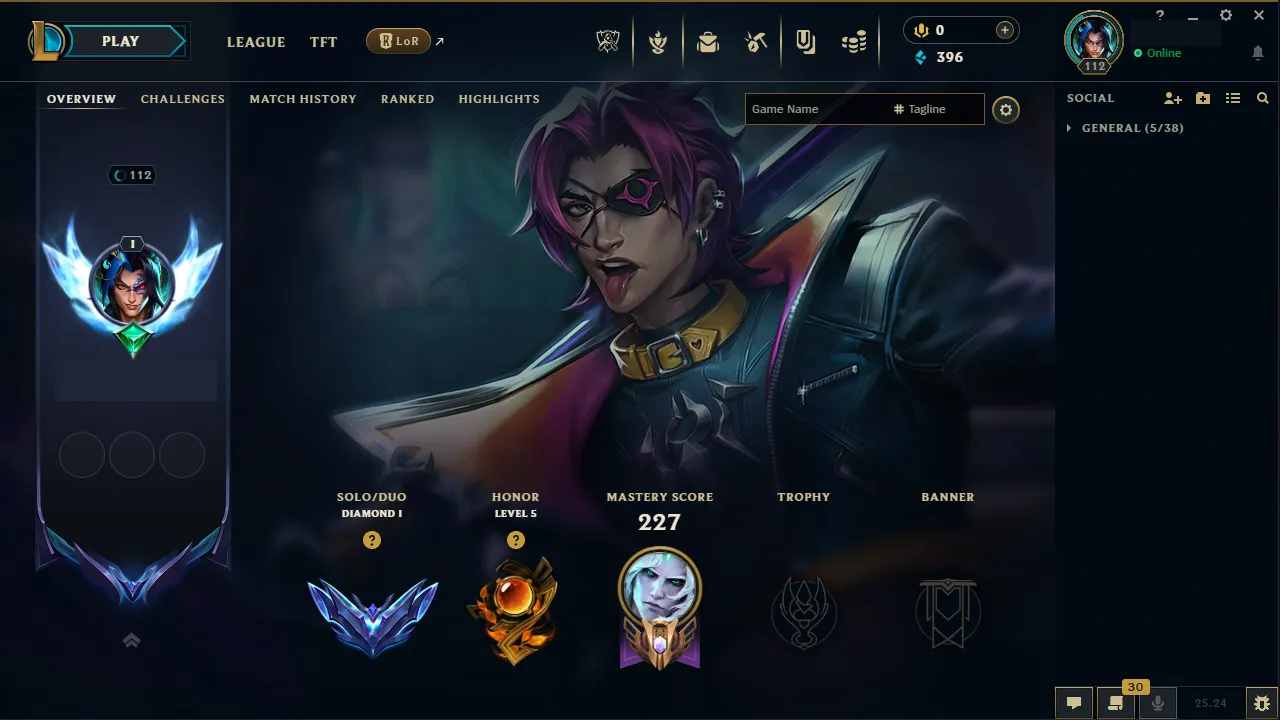Click the PLAY button
This screenshot has height=720, width=1280.
pyautogui.click(x=120, y=41)
